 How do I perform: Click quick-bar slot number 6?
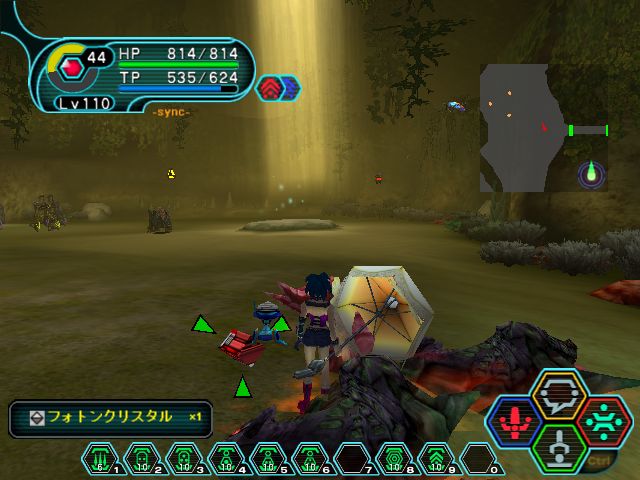click(311, 458)
